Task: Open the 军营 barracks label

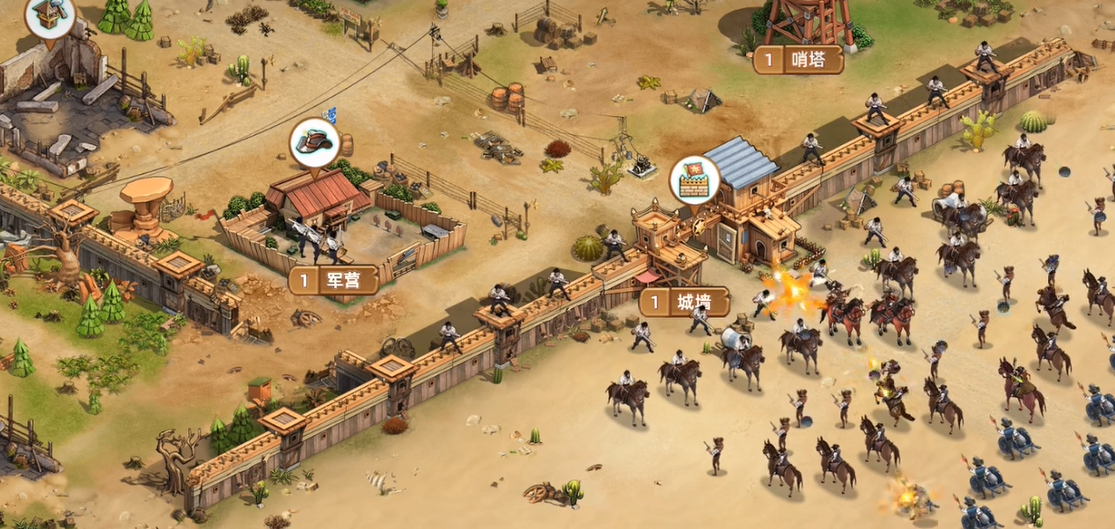Action: 334,280
